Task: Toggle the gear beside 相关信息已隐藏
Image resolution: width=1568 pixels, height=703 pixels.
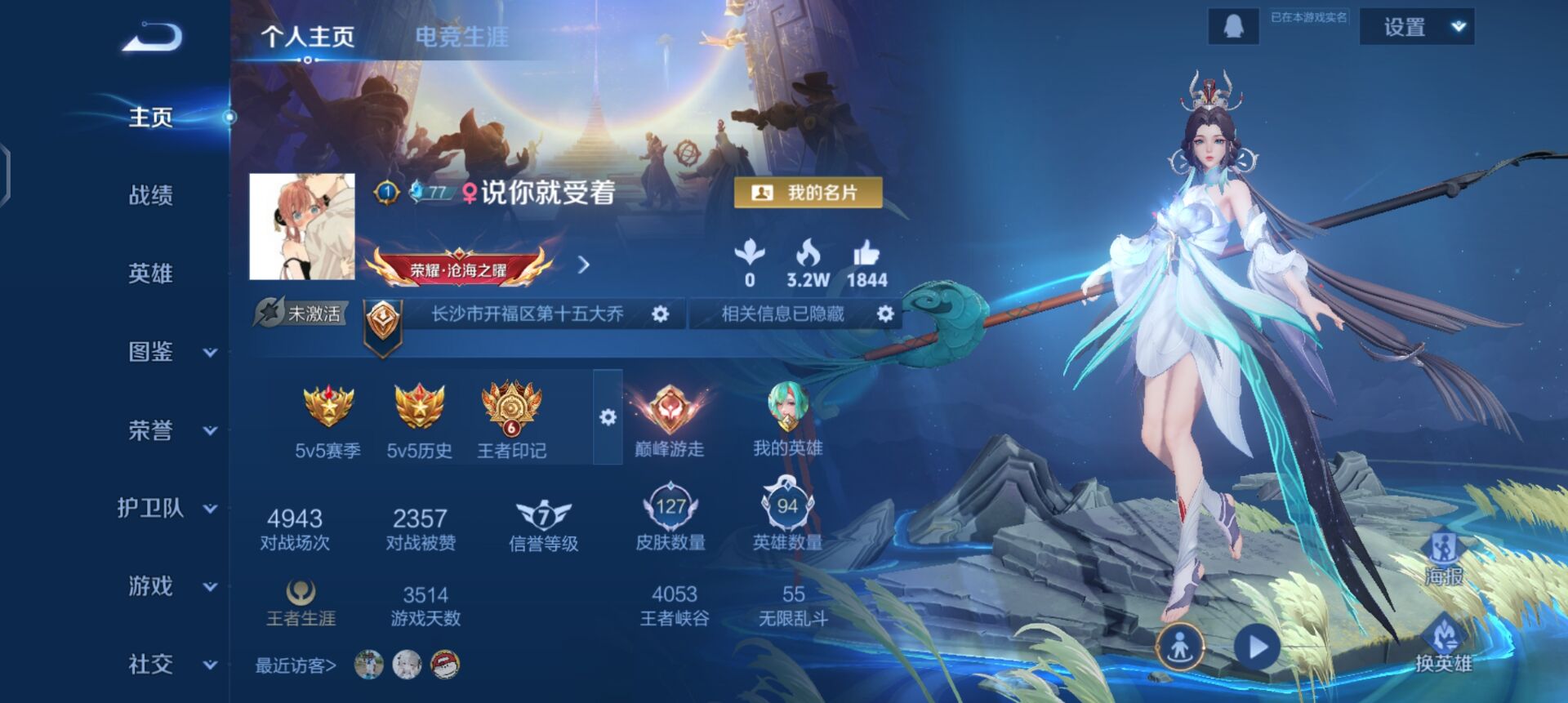Action: point(884,314)
